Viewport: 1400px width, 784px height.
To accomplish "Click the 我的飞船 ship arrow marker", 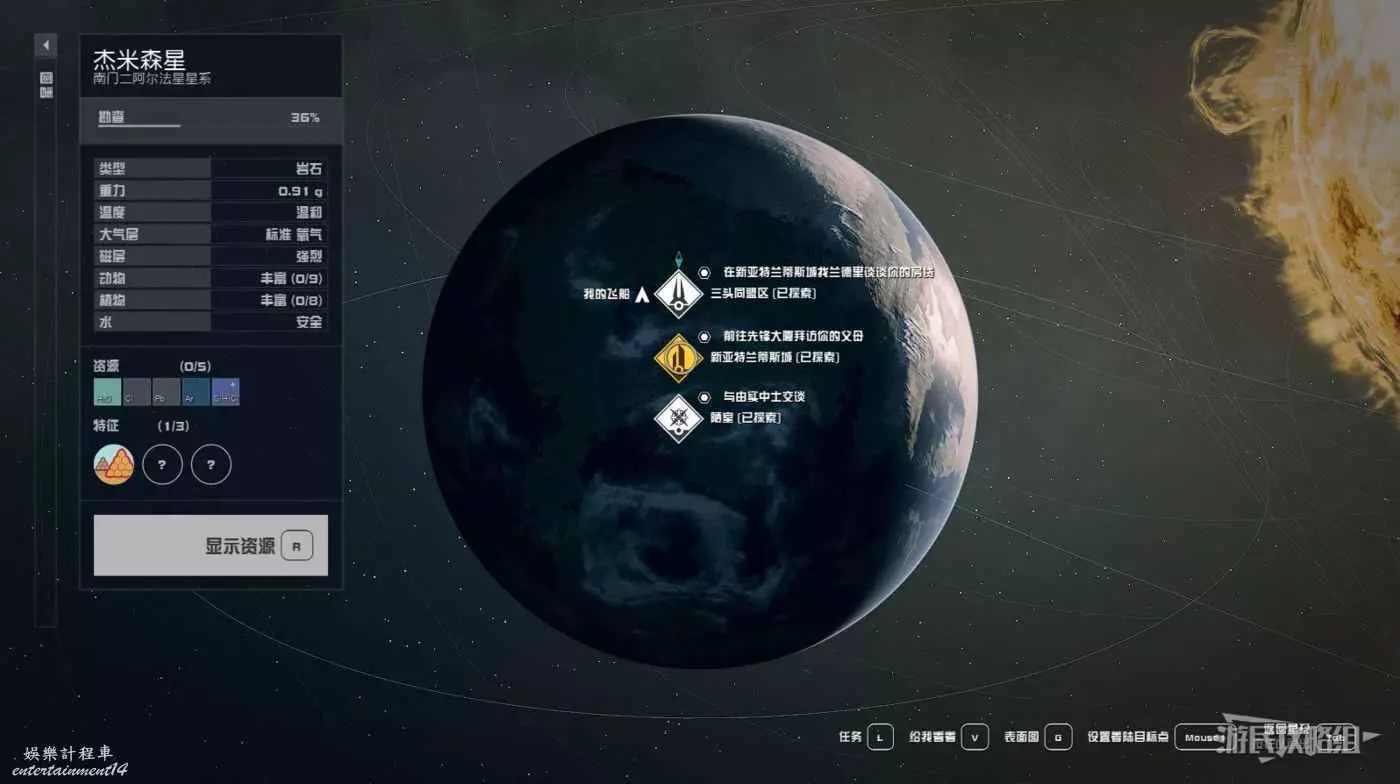I will coord(642,294).
